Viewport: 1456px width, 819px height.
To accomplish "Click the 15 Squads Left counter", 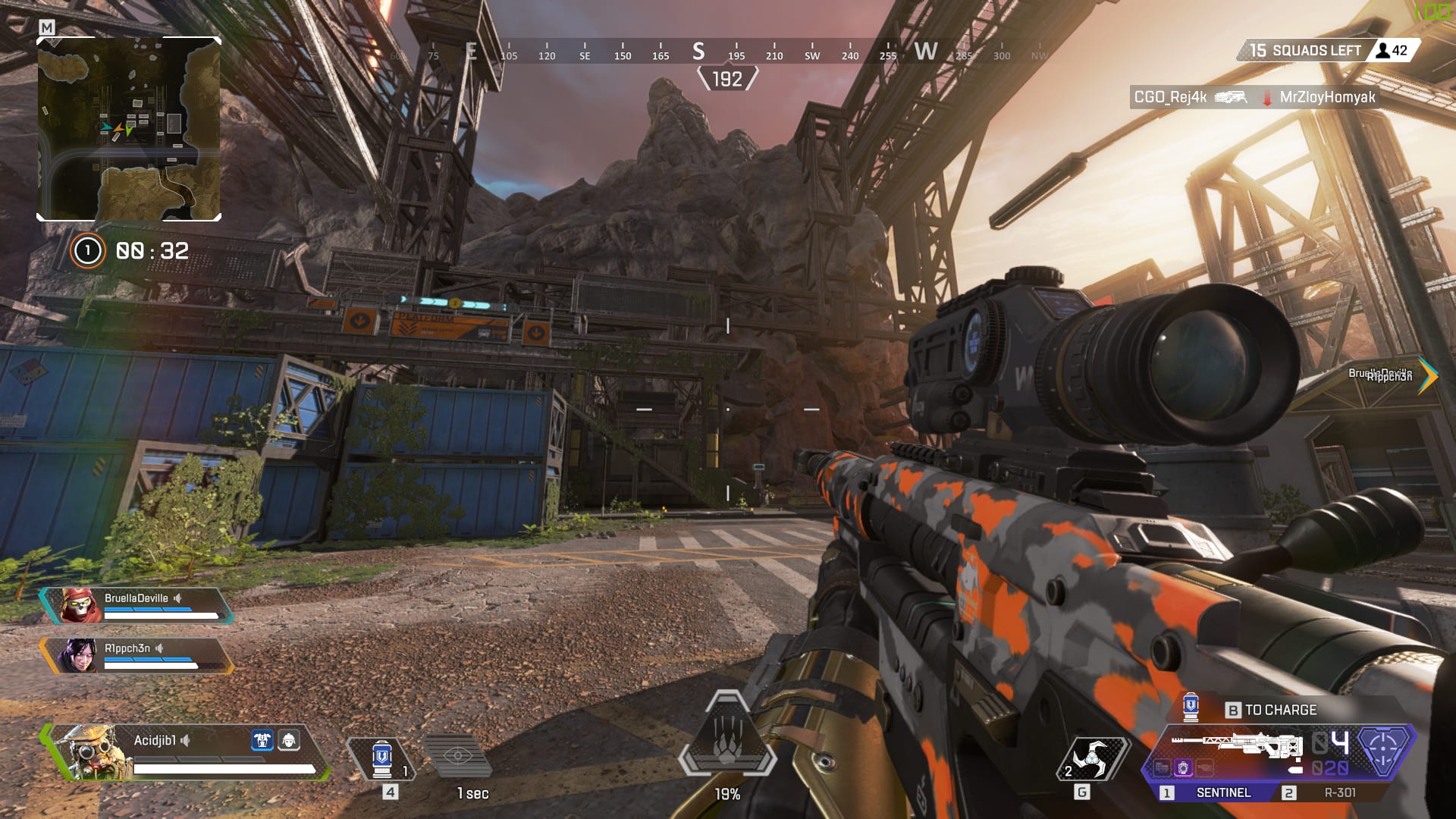I will (1304, 51).
